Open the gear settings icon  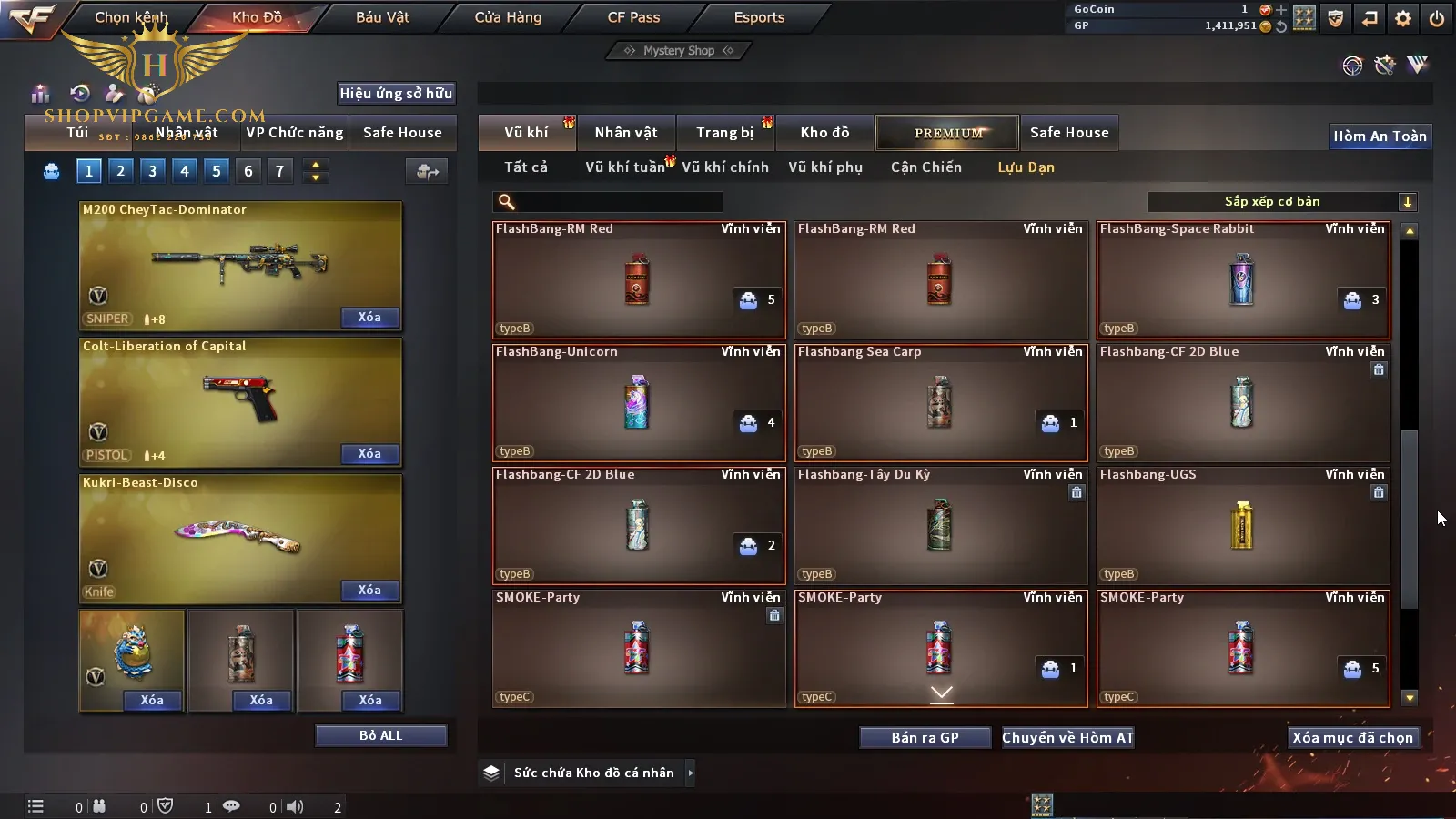(x=1403, y=18)
